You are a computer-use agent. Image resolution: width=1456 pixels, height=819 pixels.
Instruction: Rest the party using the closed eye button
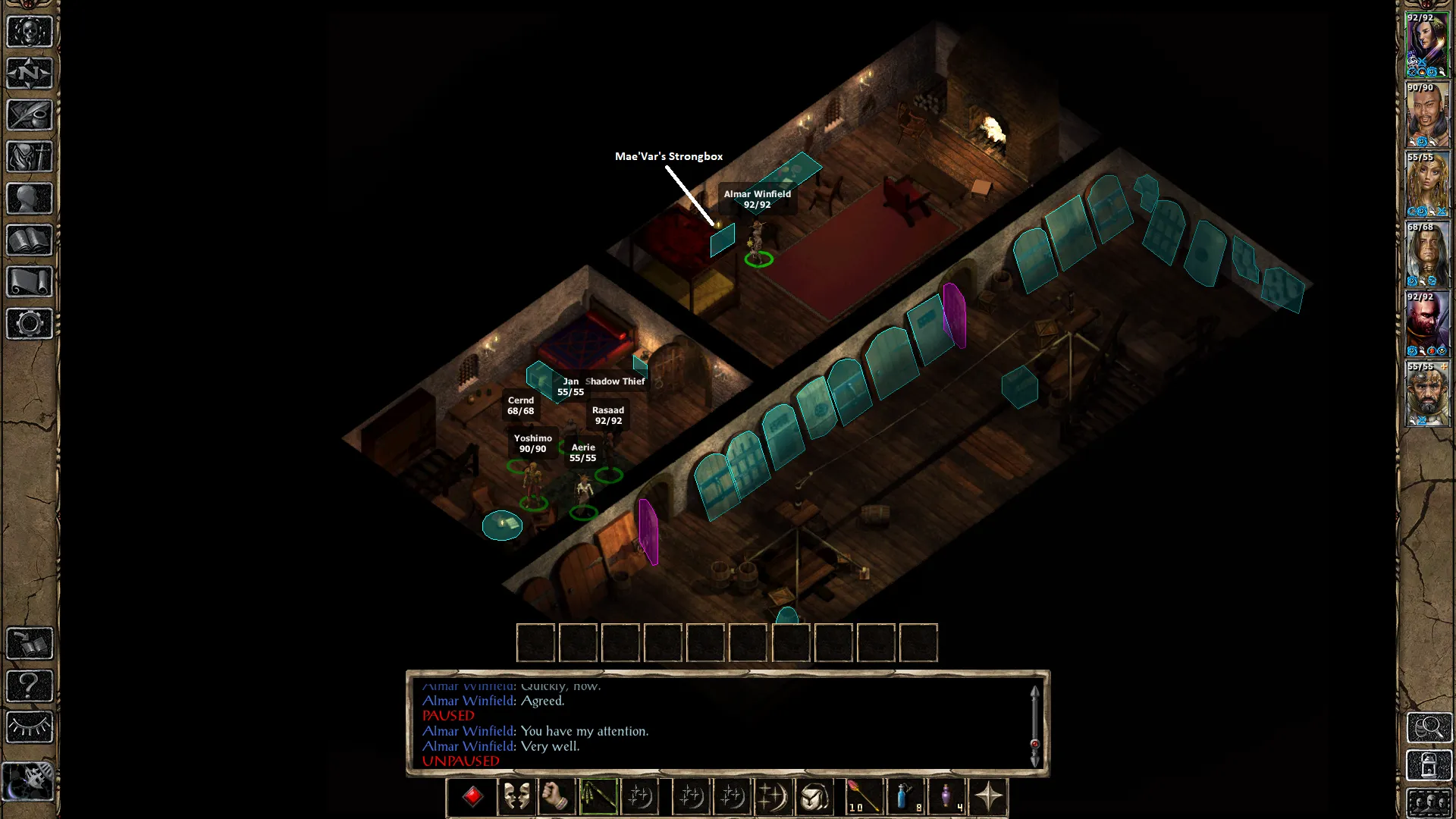30,727
